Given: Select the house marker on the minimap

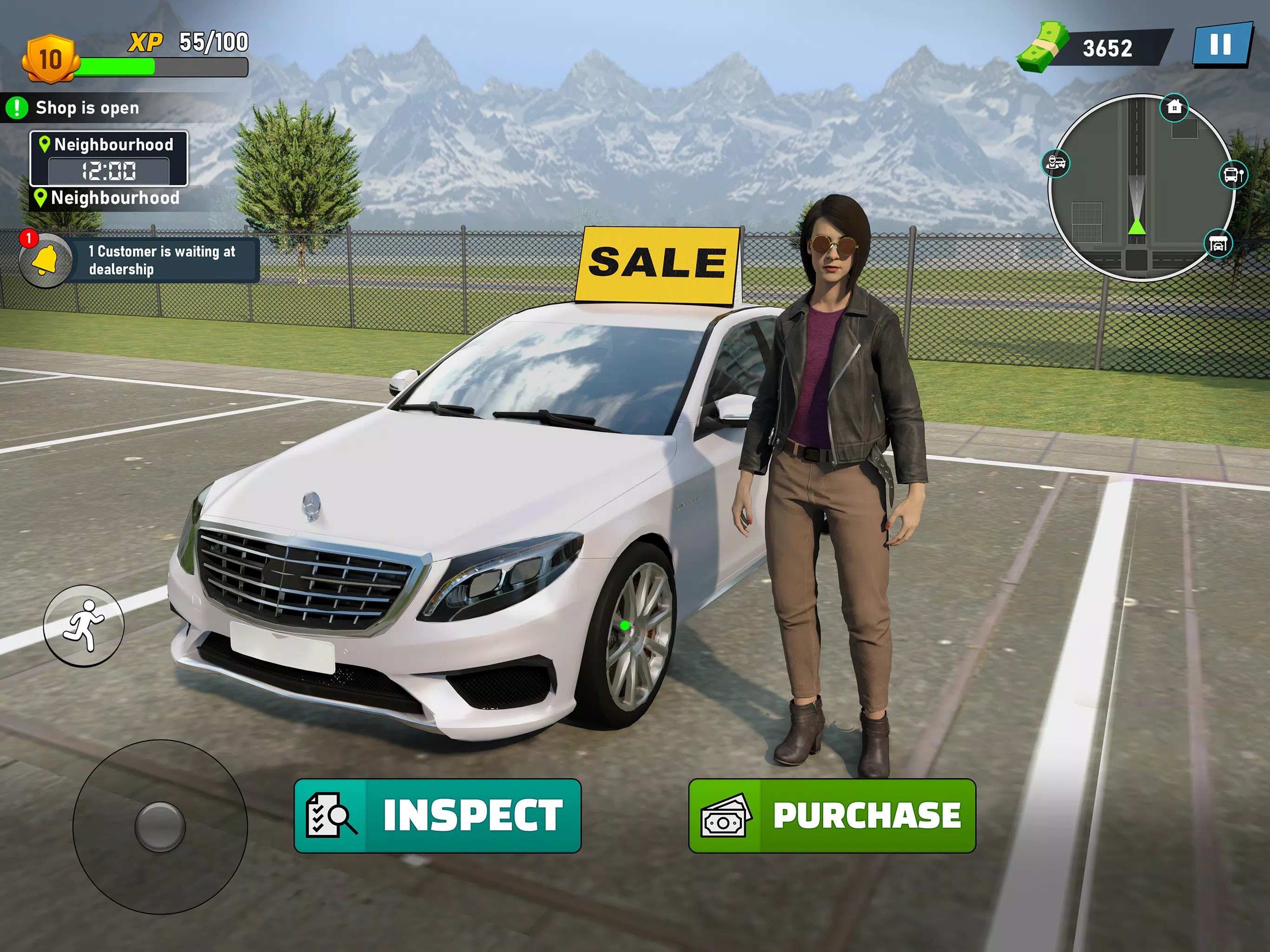Looking at the screenshot, I should point(1175,107).
